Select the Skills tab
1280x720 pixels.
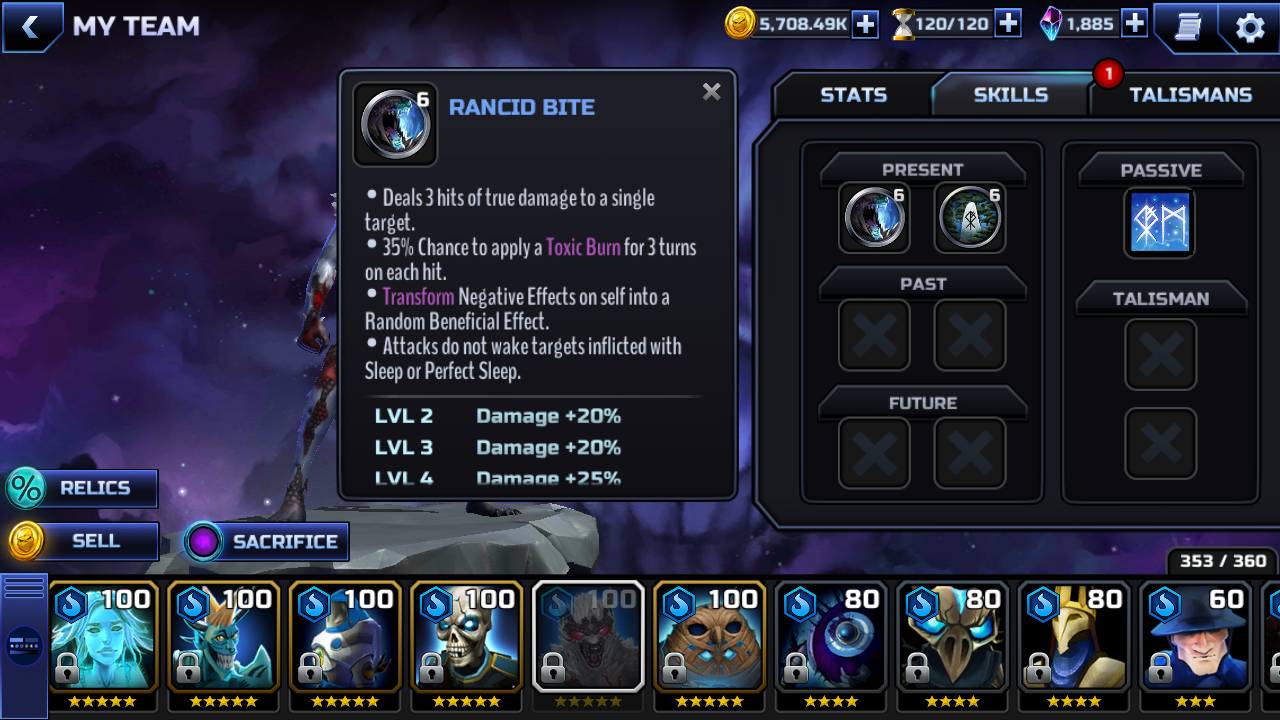1010,95
